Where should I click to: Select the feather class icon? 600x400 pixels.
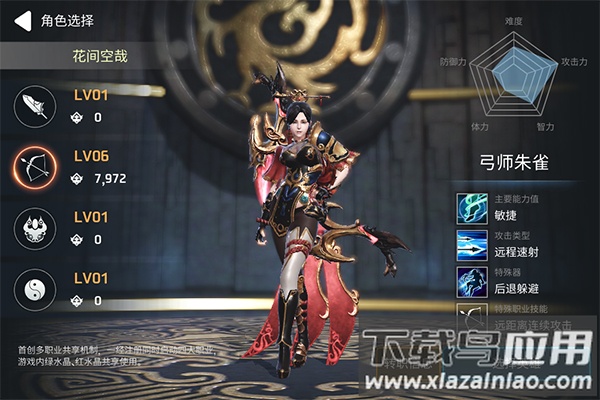pyautogui.click(x=35, y=107)
